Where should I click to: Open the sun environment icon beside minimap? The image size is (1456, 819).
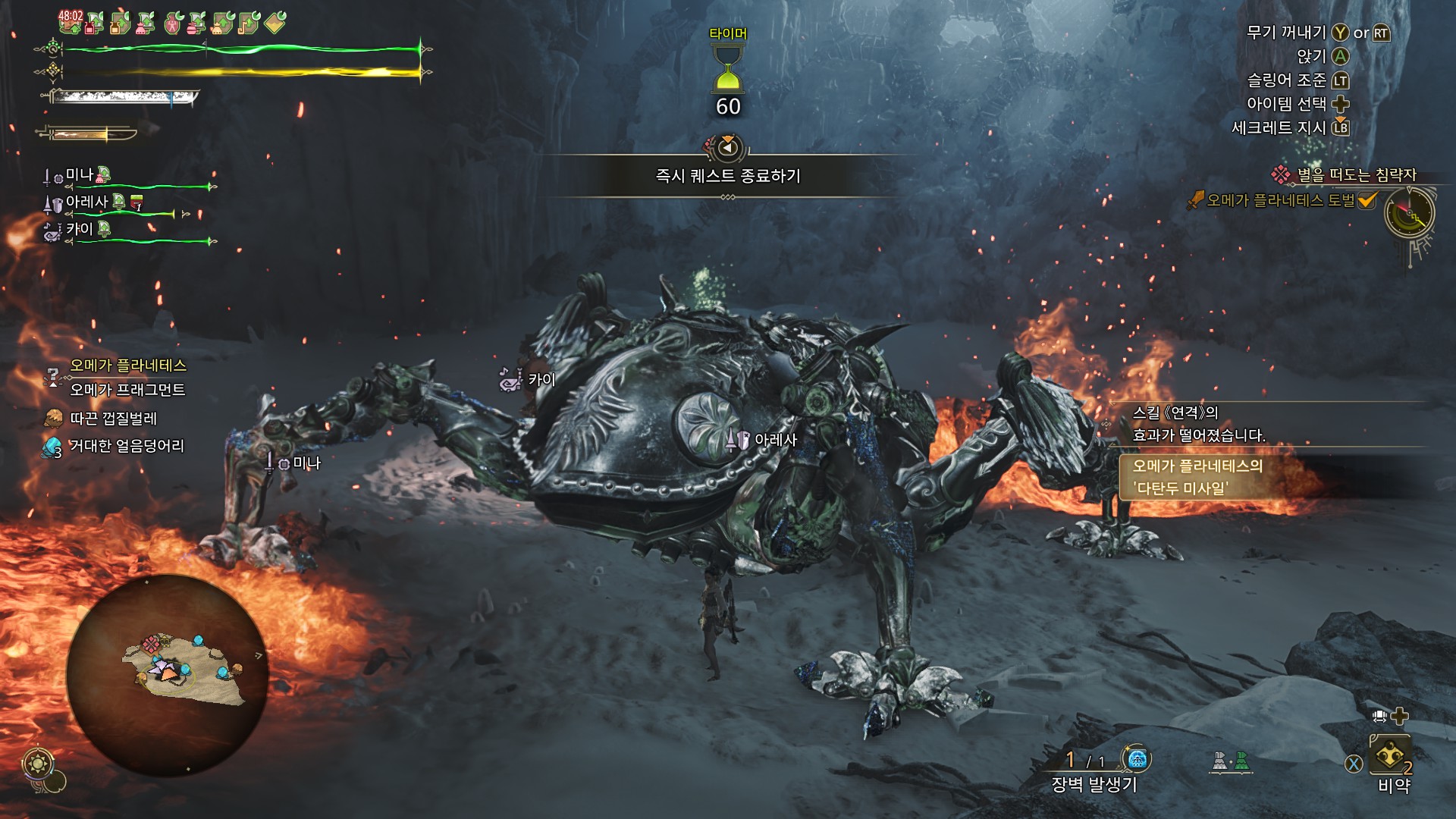(x=38, y=763)
